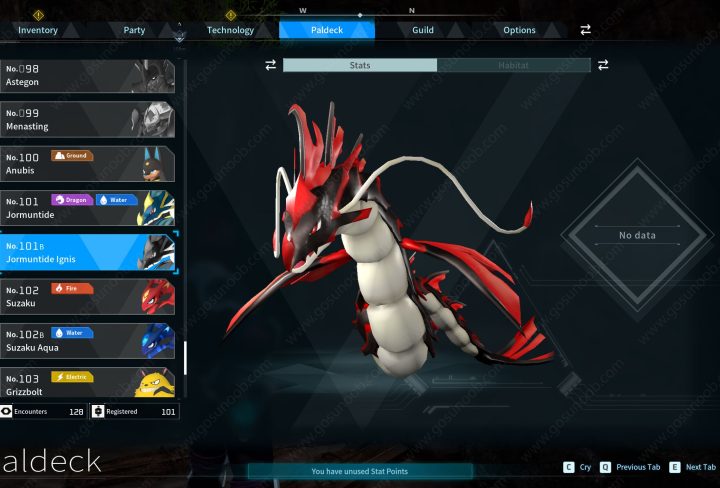The image size is (720, 488).
Task: Switch to the Party tab
Action: point(134,30)
